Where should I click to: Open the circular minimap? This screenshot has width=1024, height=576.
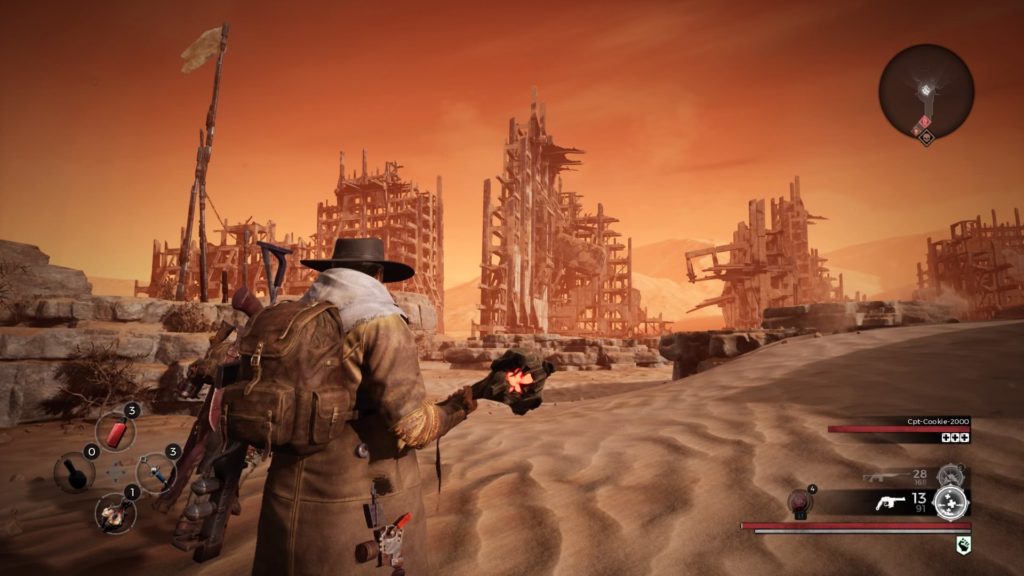[x=926, y=90]
